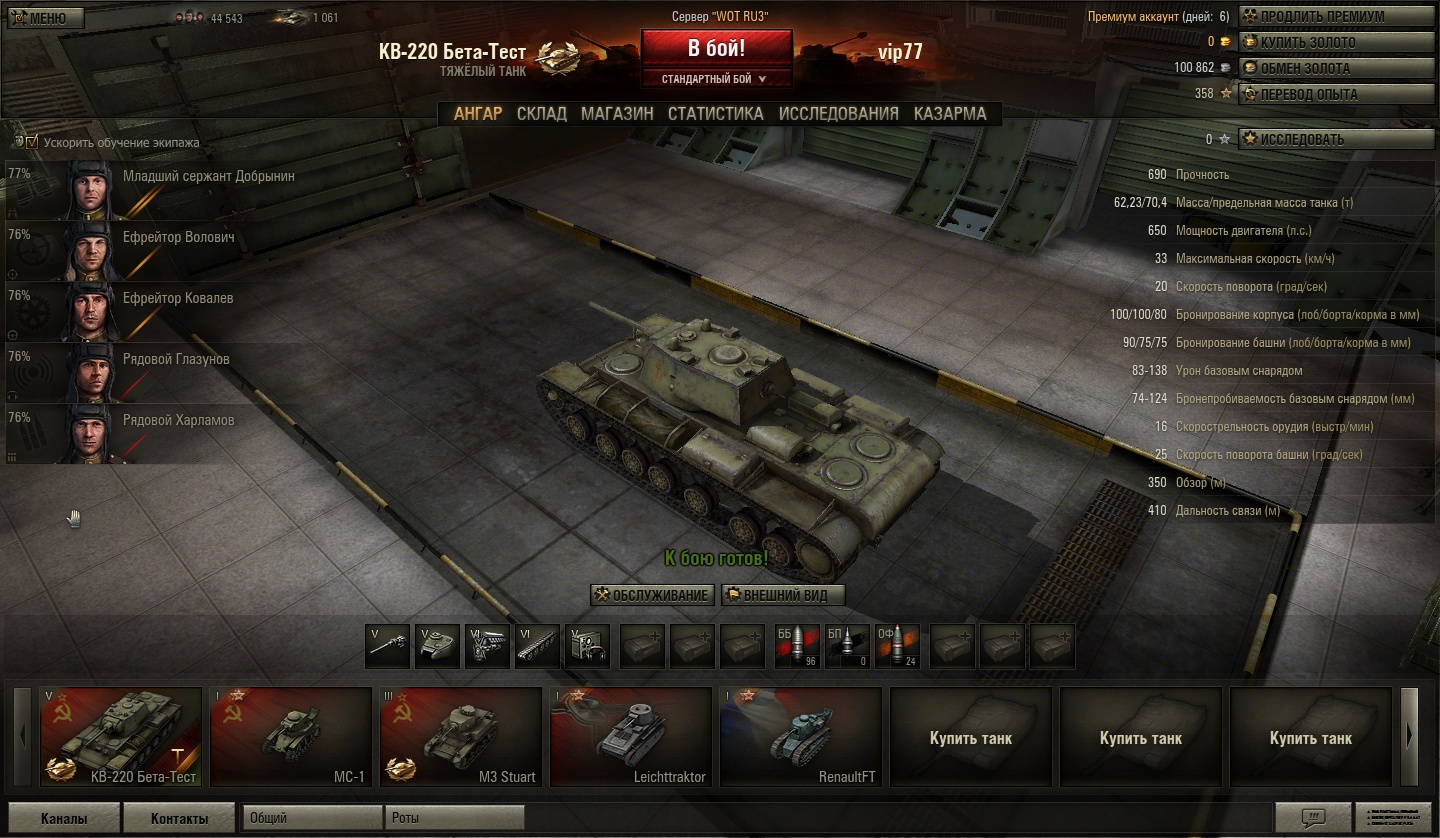1440x838 pixels.
Task: Open the МАГАЗИН tab
Action: click(x=617, y=114)
